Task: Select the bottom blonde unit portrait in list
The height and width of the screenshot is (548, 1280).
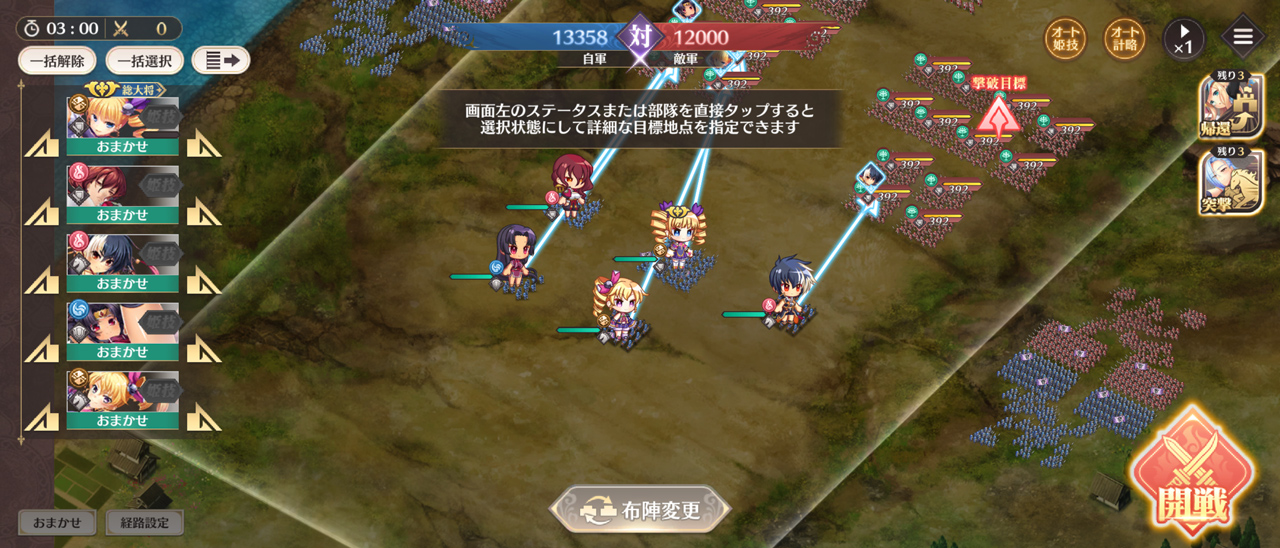Action: point(122,391)
